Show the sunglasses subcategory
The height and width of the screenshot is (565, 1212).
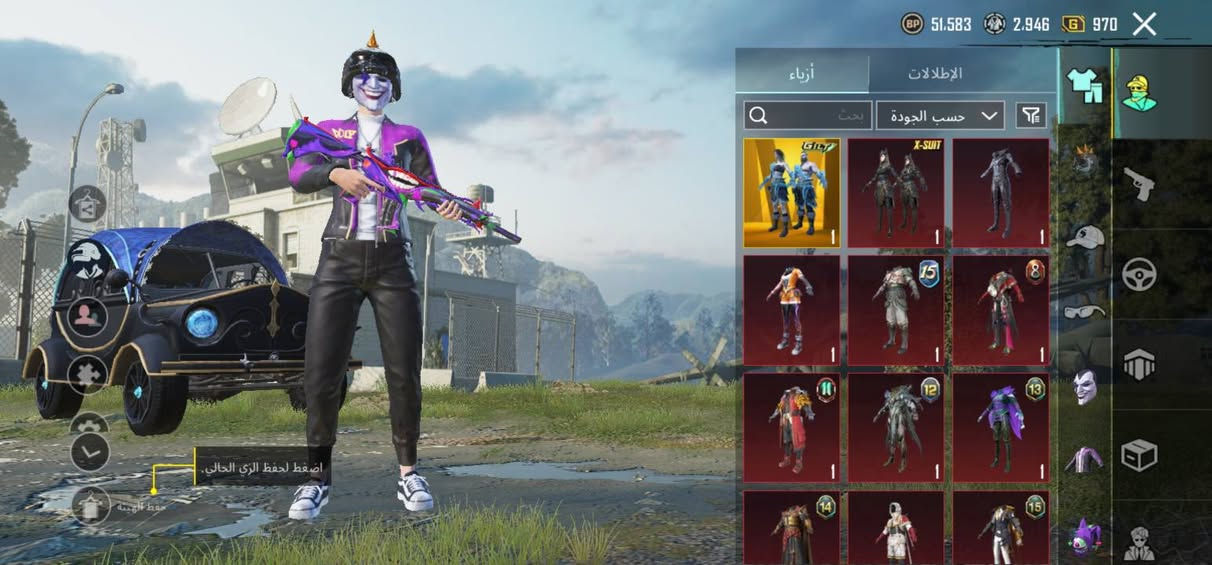click(x=1085, y=311)
